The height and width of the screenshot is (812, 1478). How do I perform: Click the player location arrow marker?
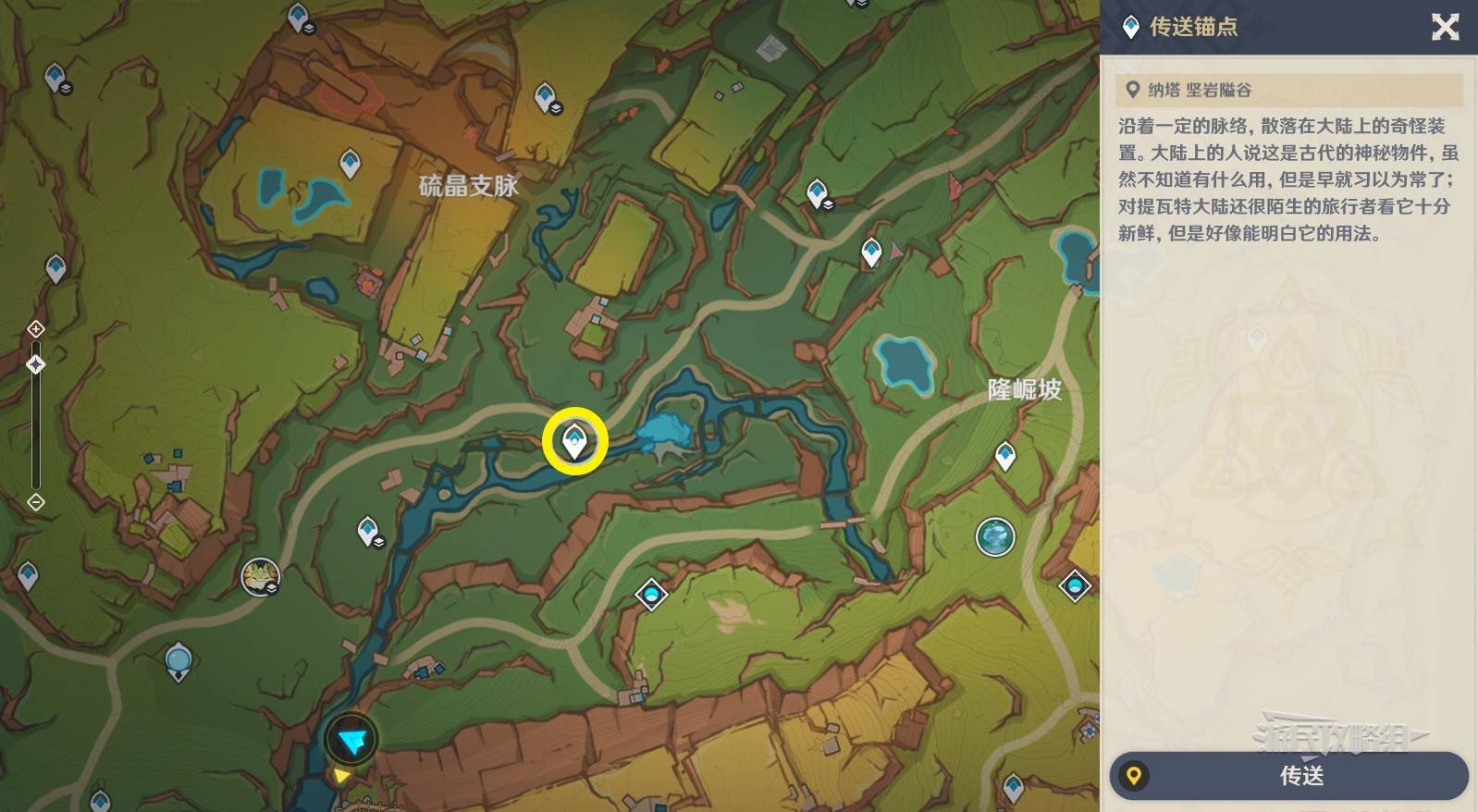click(351, 739)
